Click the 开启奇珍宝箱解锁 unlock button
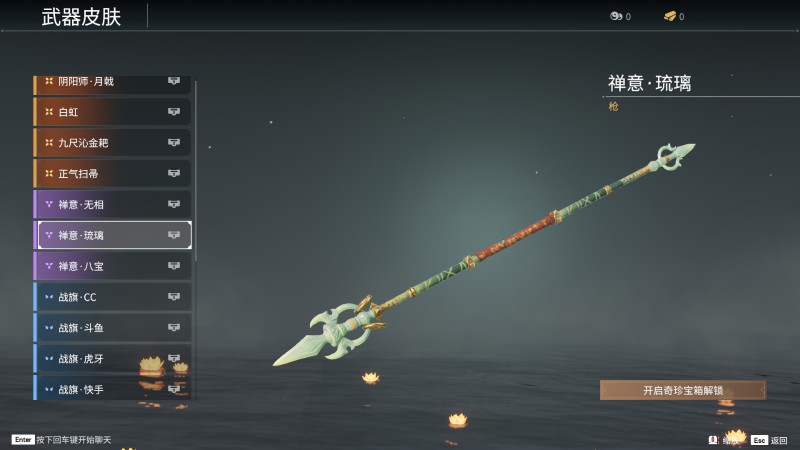800x450 pixels. [x=683, y=390]
